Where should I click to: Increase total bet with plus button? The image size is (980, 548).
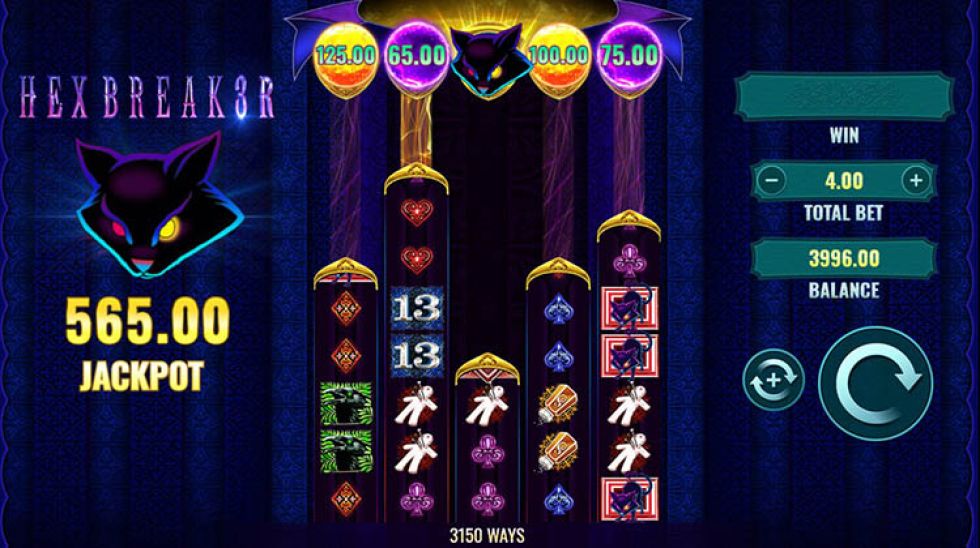[915, 181]
